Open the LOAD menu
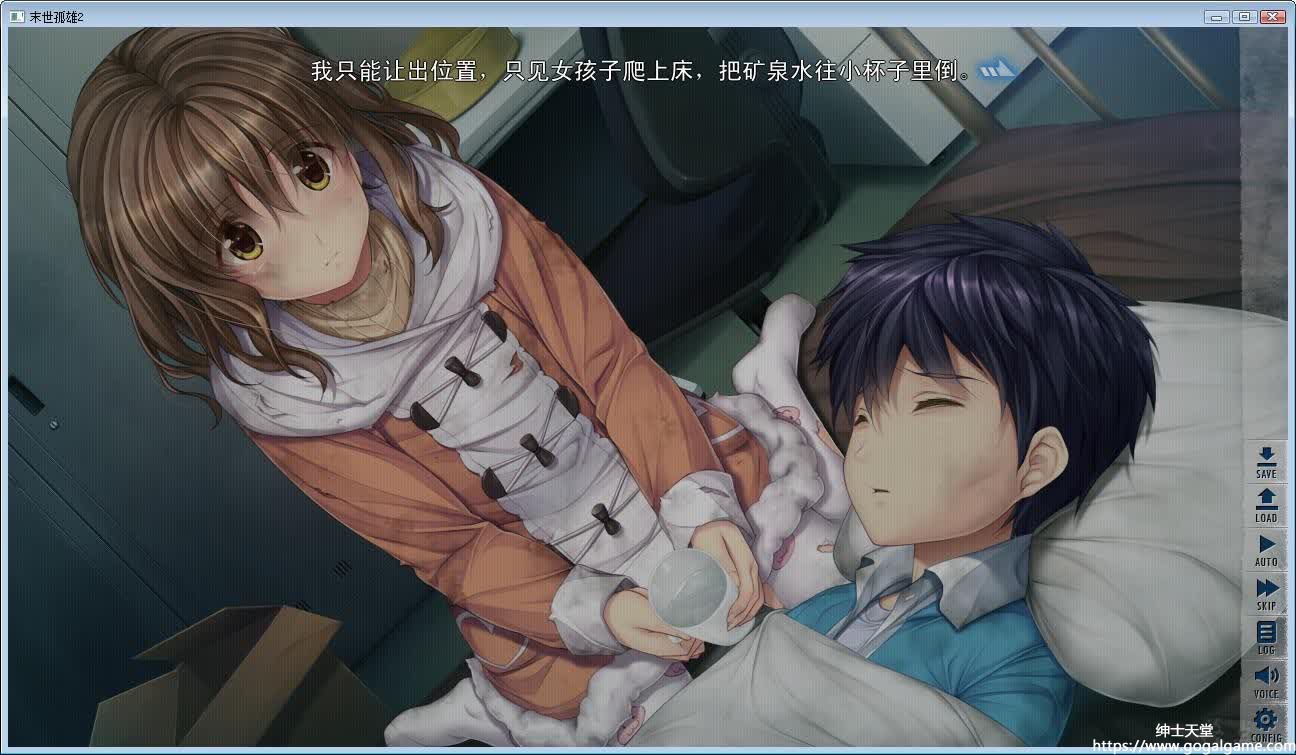The height and width of the screenshot is (755, 1296). pyautogui.click(x=1266, y=503)
